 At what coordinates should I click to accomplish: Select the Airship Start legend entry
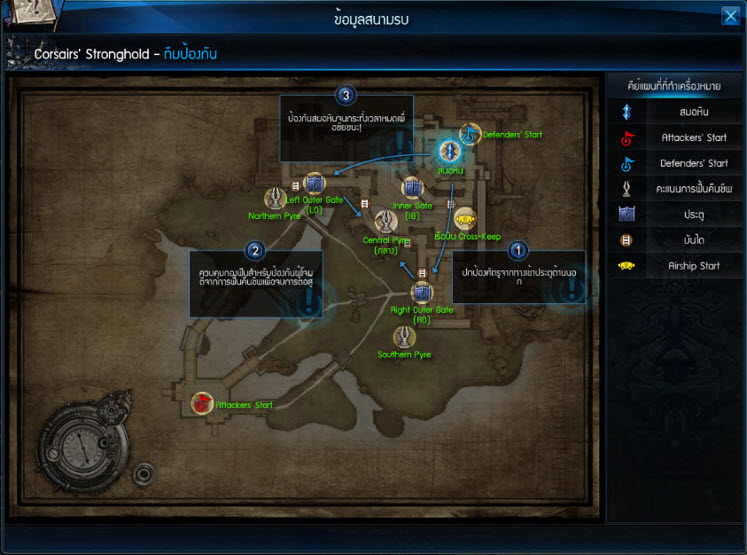[x=675, y=265]
